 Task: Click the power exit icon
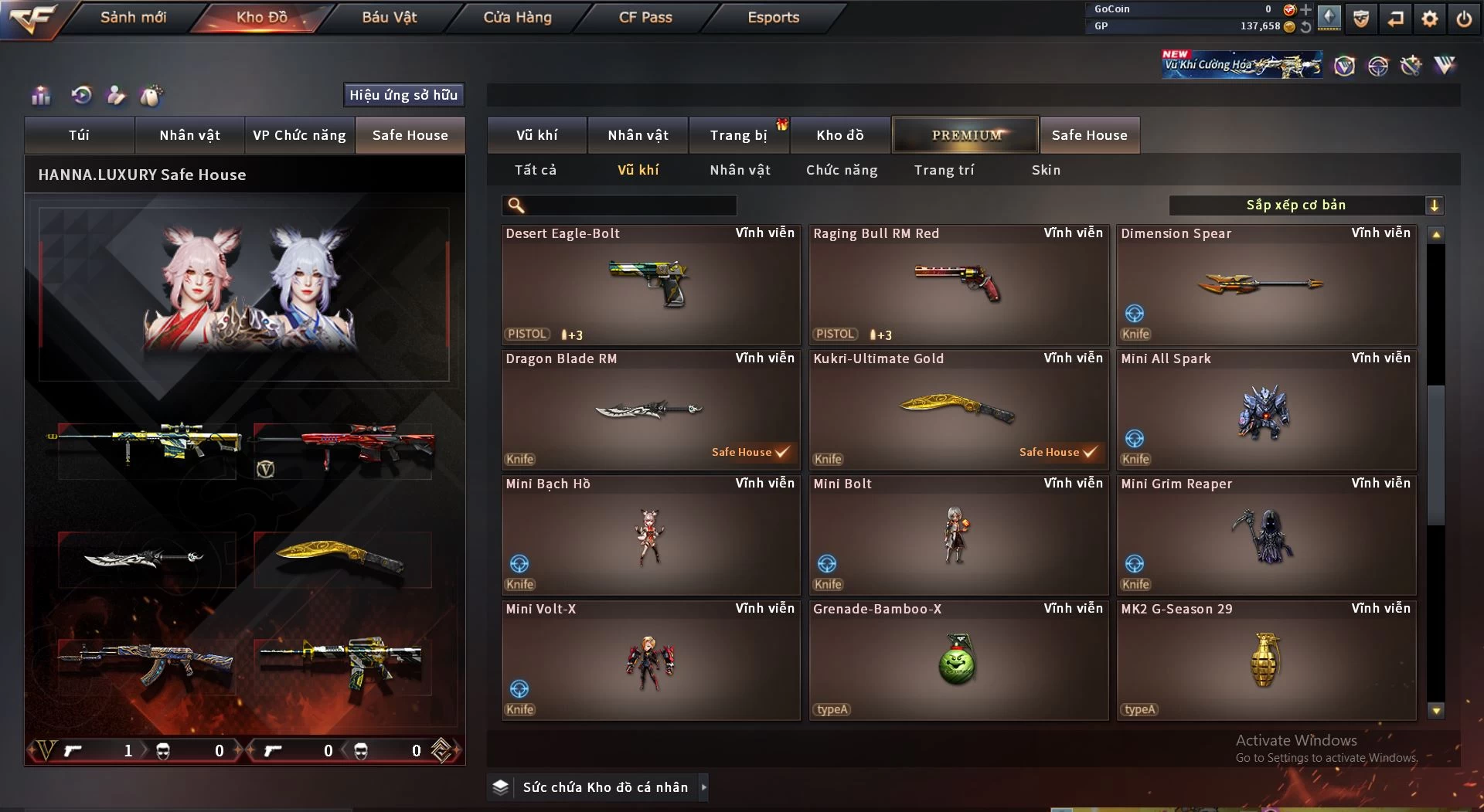point(1464,19)
